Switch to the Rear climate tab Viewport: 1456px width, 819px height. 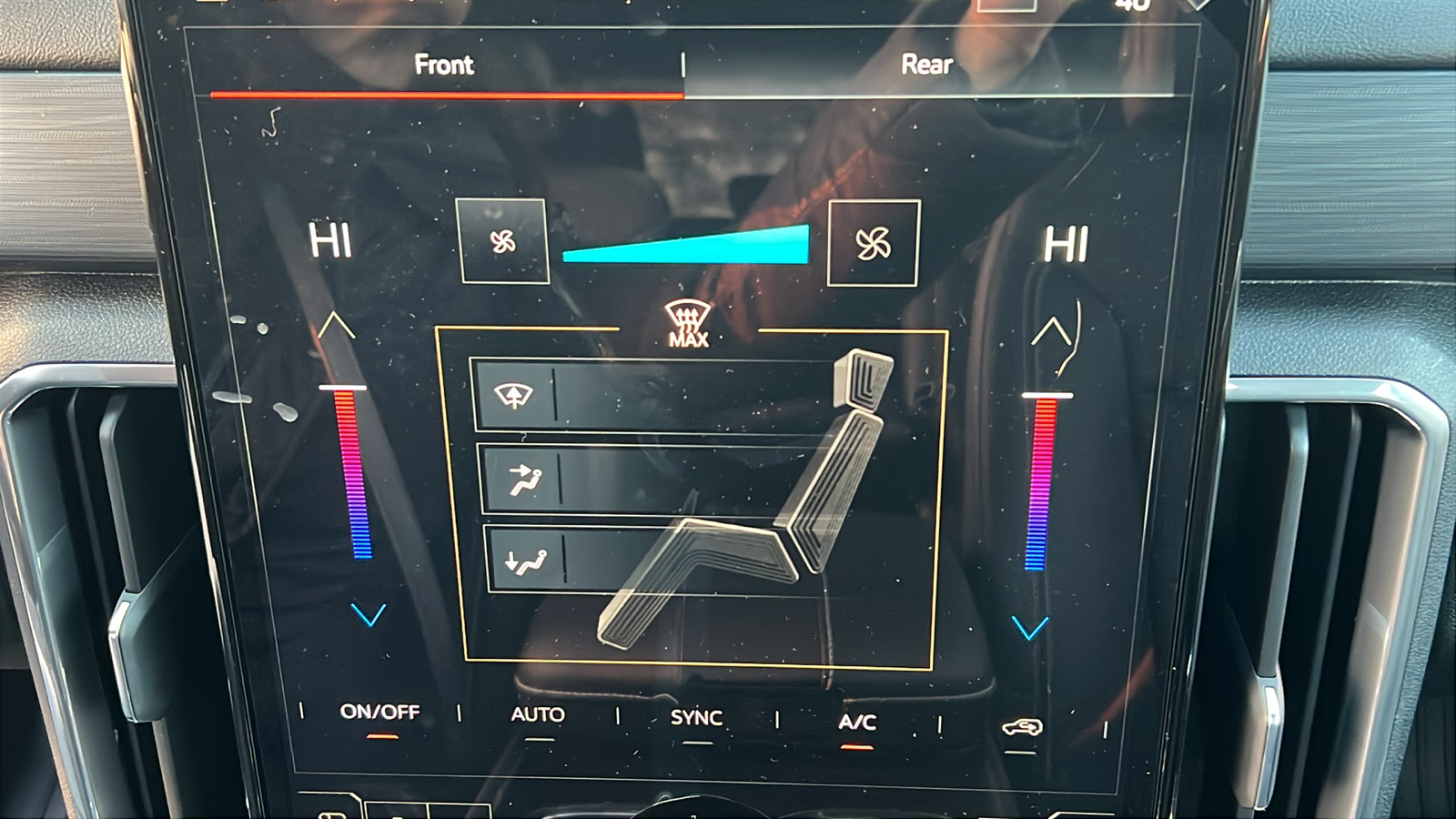click(926, 65)
